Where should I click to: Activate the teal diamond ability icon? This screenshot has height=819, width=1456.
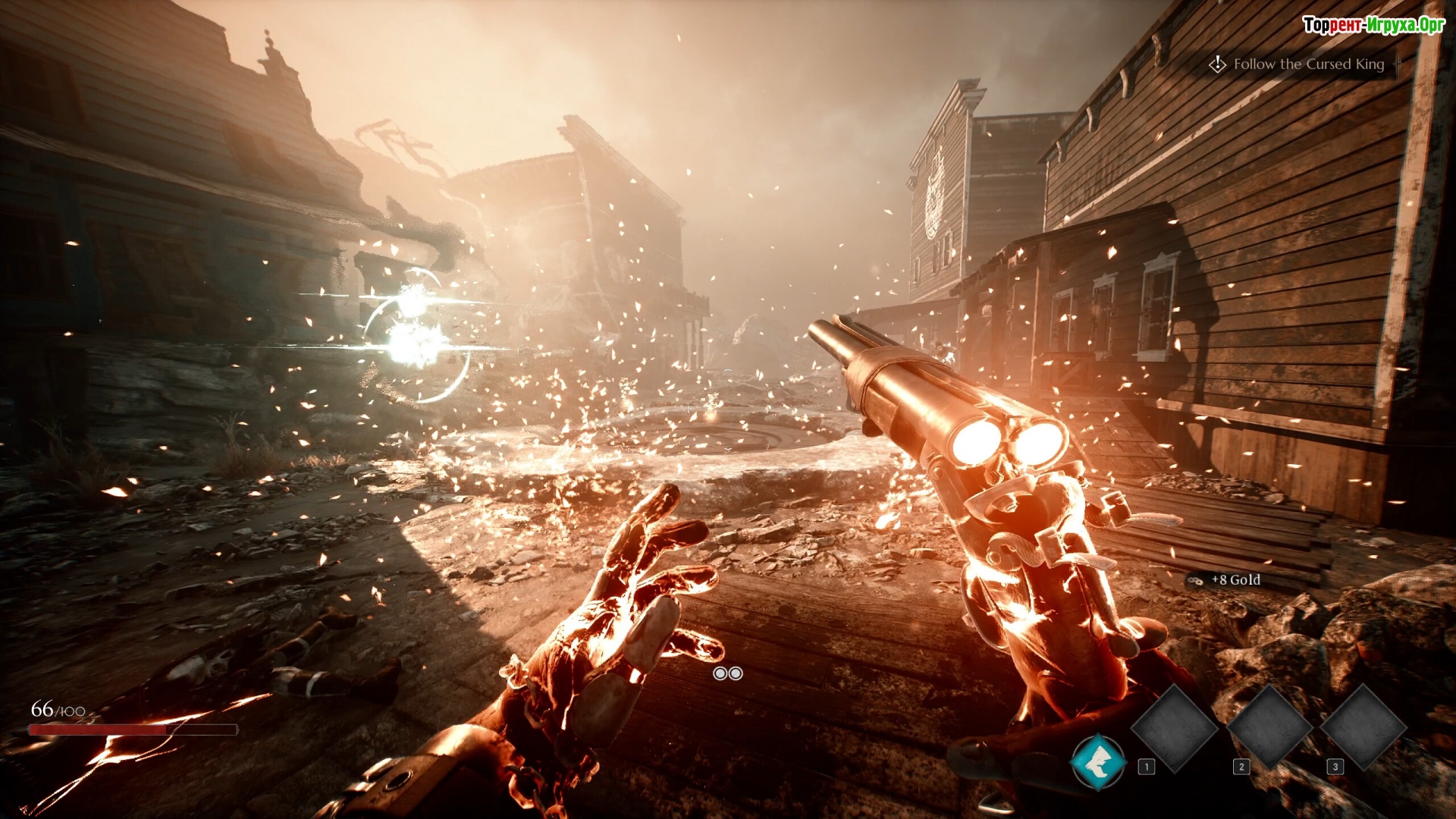tap(1098, 761)
